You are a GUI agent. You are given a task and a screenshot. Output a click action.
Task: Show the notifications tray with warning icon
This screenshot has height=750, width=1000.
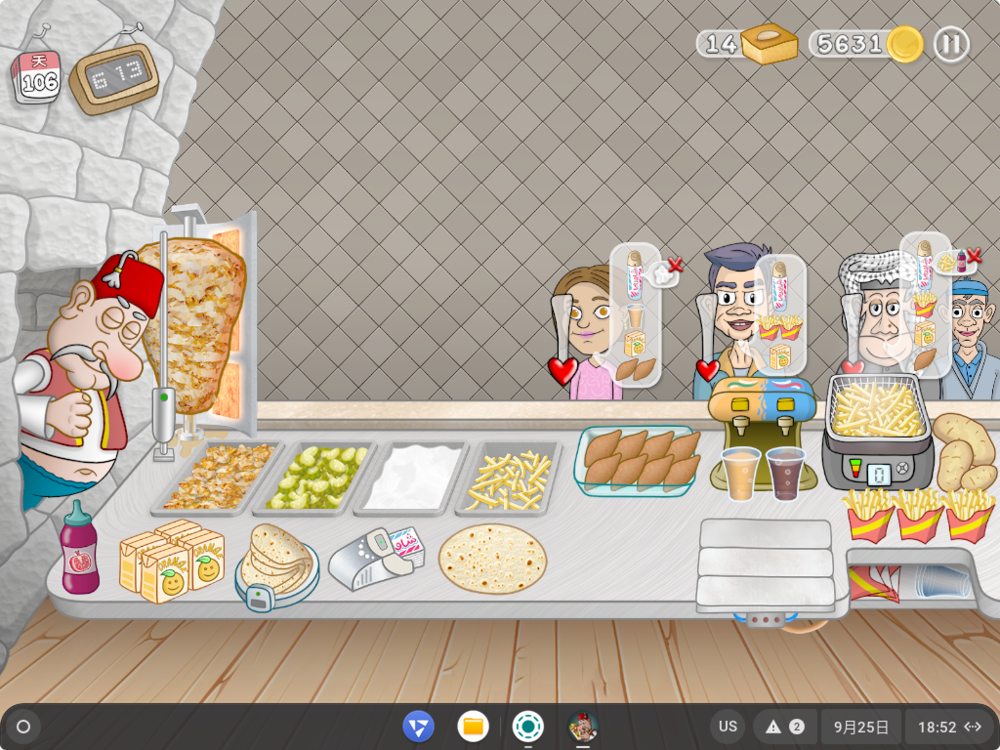tap(784, 727)
